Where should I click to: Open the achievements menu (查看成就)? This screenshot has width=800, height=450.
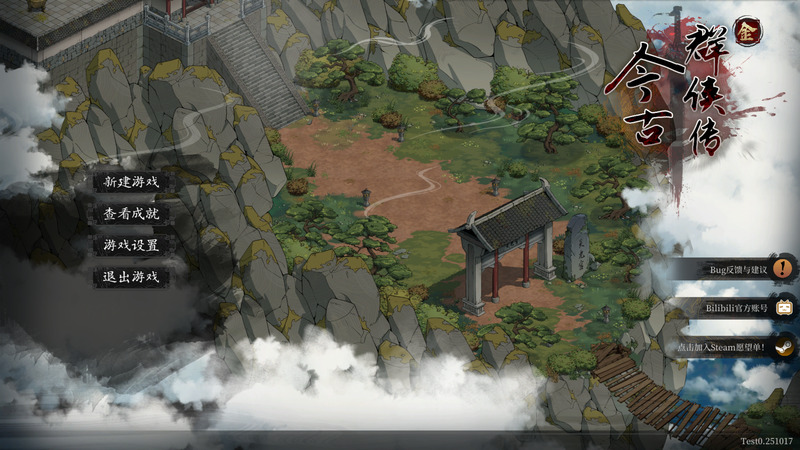click(131, 213)
